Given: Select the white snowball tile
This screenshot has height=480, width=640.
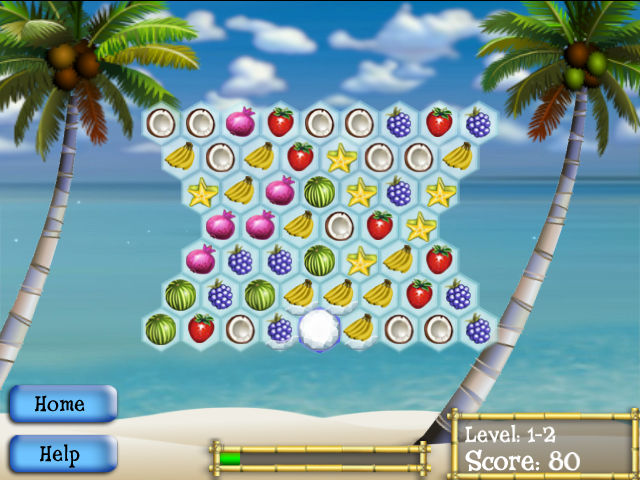Looking at the screenshot, I should tap(319, 327).
